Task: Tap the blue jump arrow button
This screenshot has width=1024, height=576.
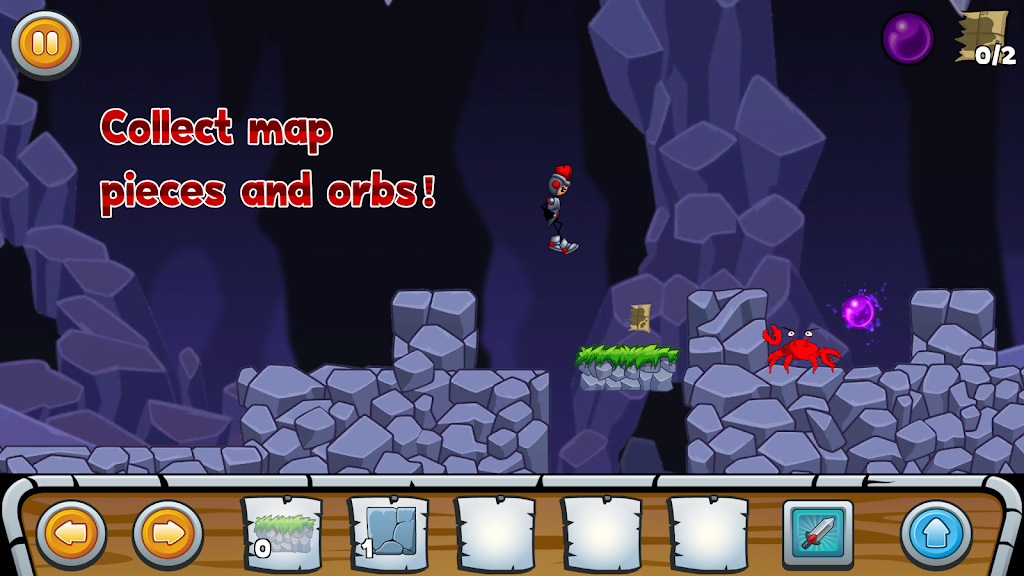Action: pyautogui.click(x=936, y=534)
